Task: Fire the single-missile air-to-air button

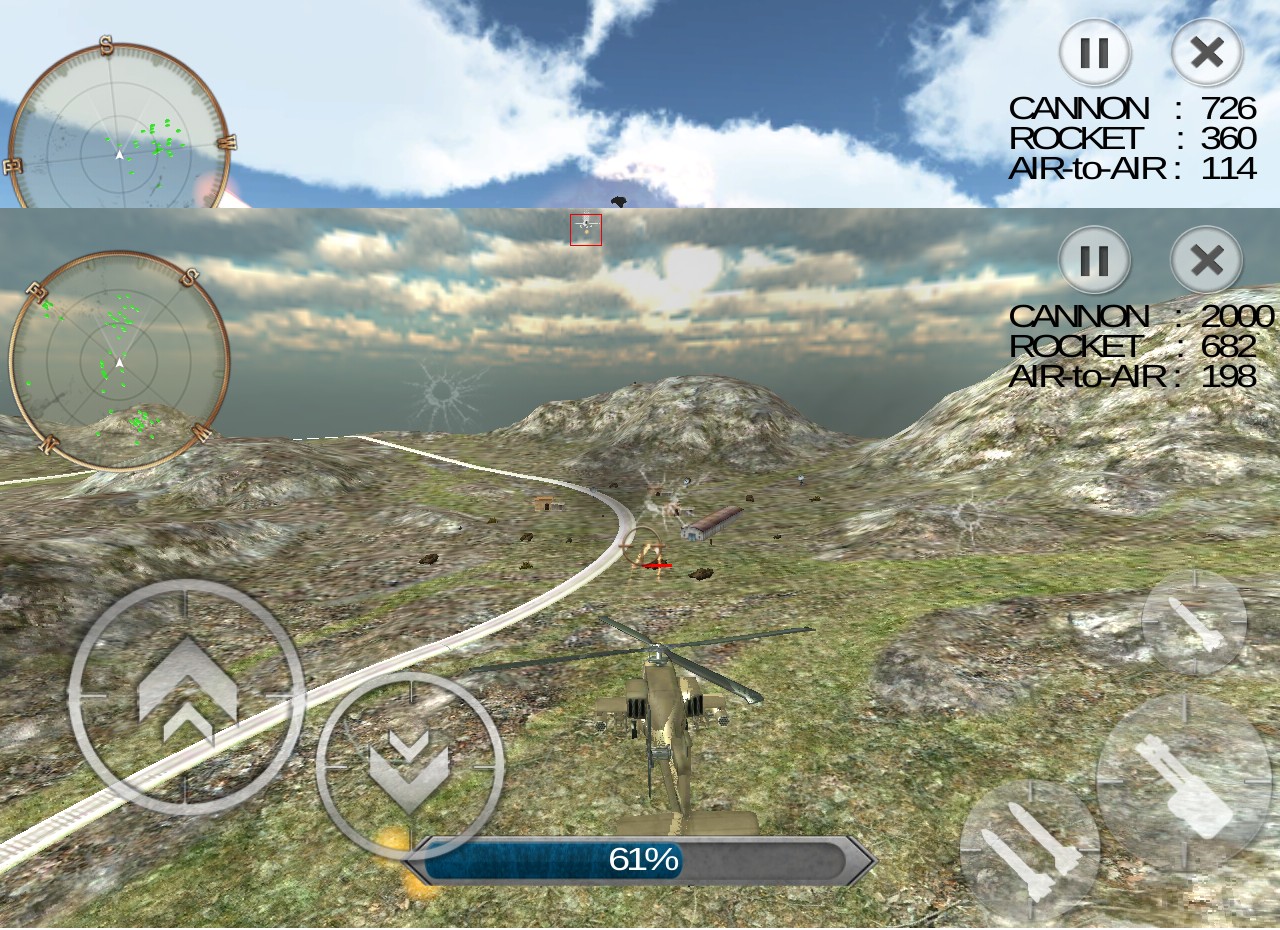Action: 1194,622
